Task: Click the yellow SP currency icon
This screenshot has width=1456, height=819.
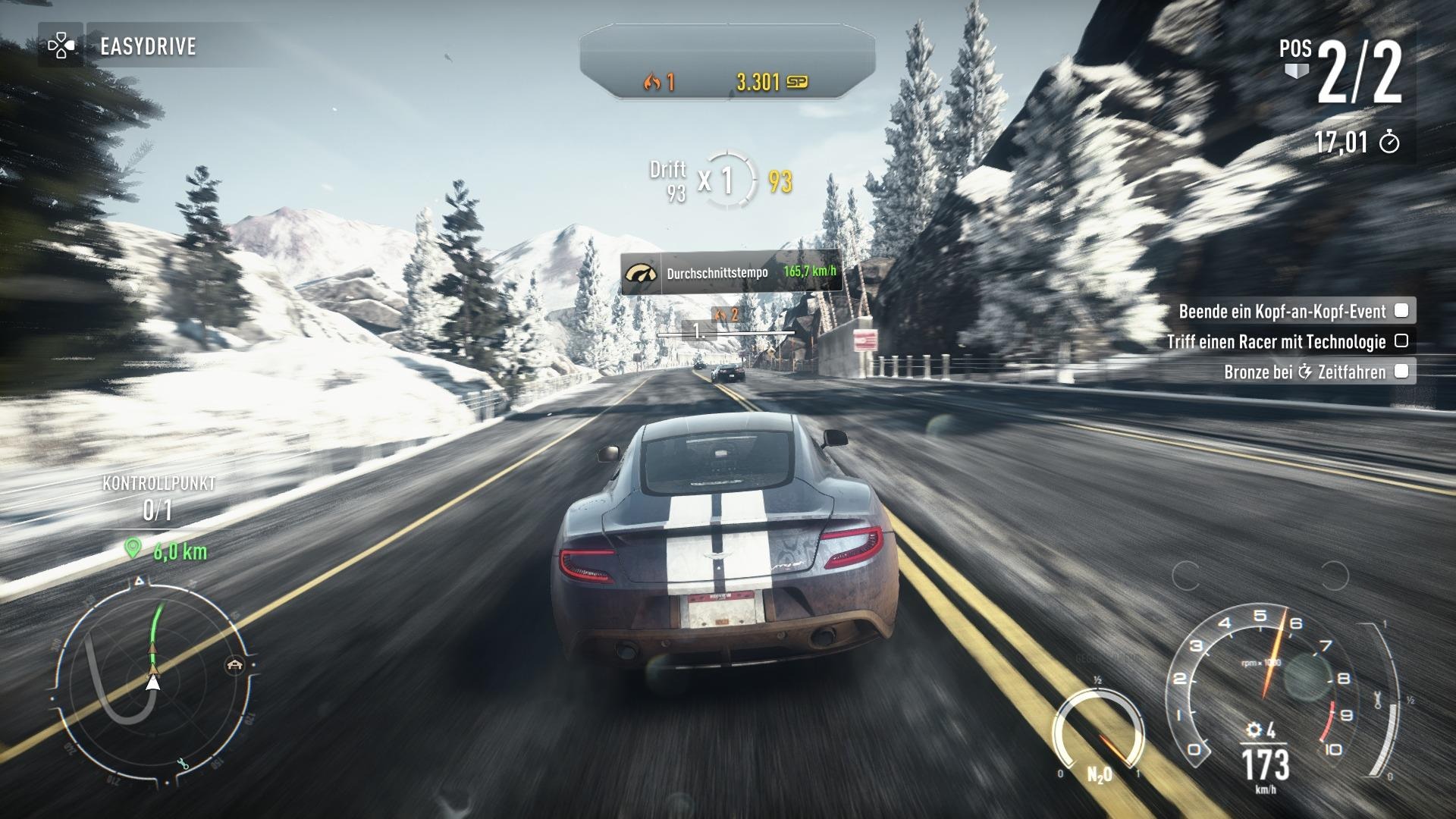Action: point(799,81)
